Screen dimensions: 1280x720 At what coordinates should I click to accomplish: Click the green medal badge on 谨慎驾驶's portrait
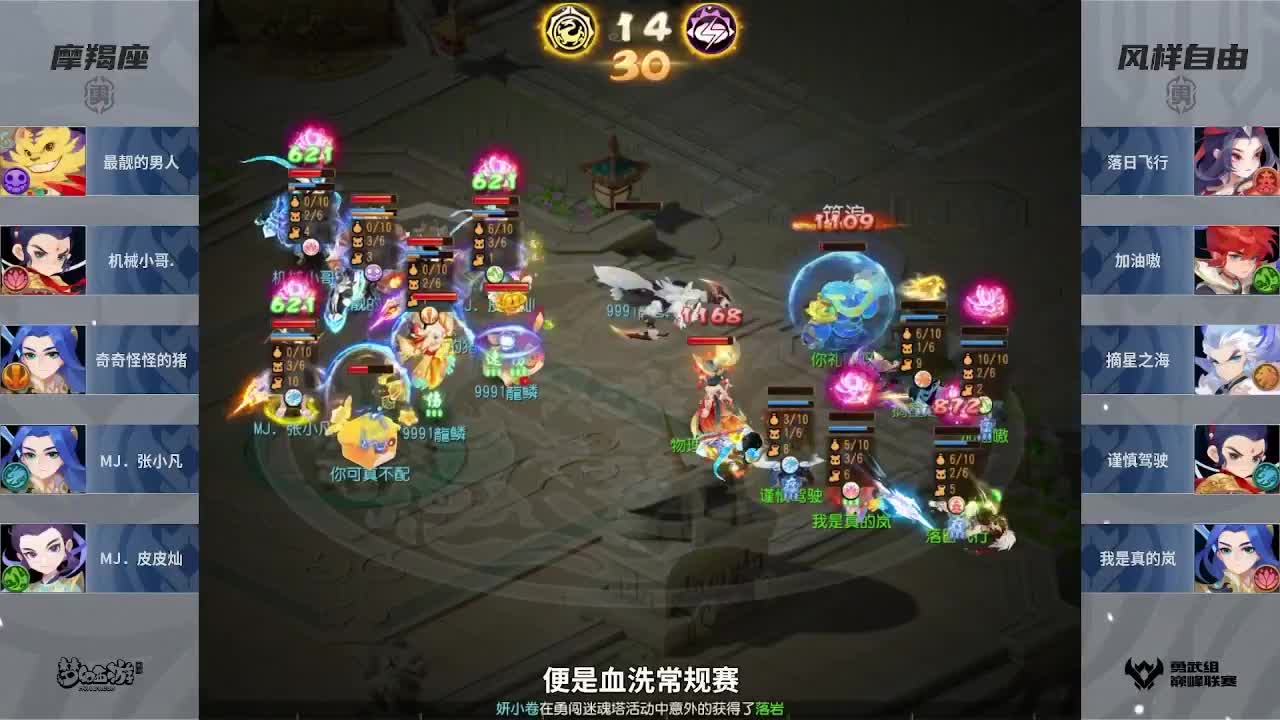pos(1267,476)
